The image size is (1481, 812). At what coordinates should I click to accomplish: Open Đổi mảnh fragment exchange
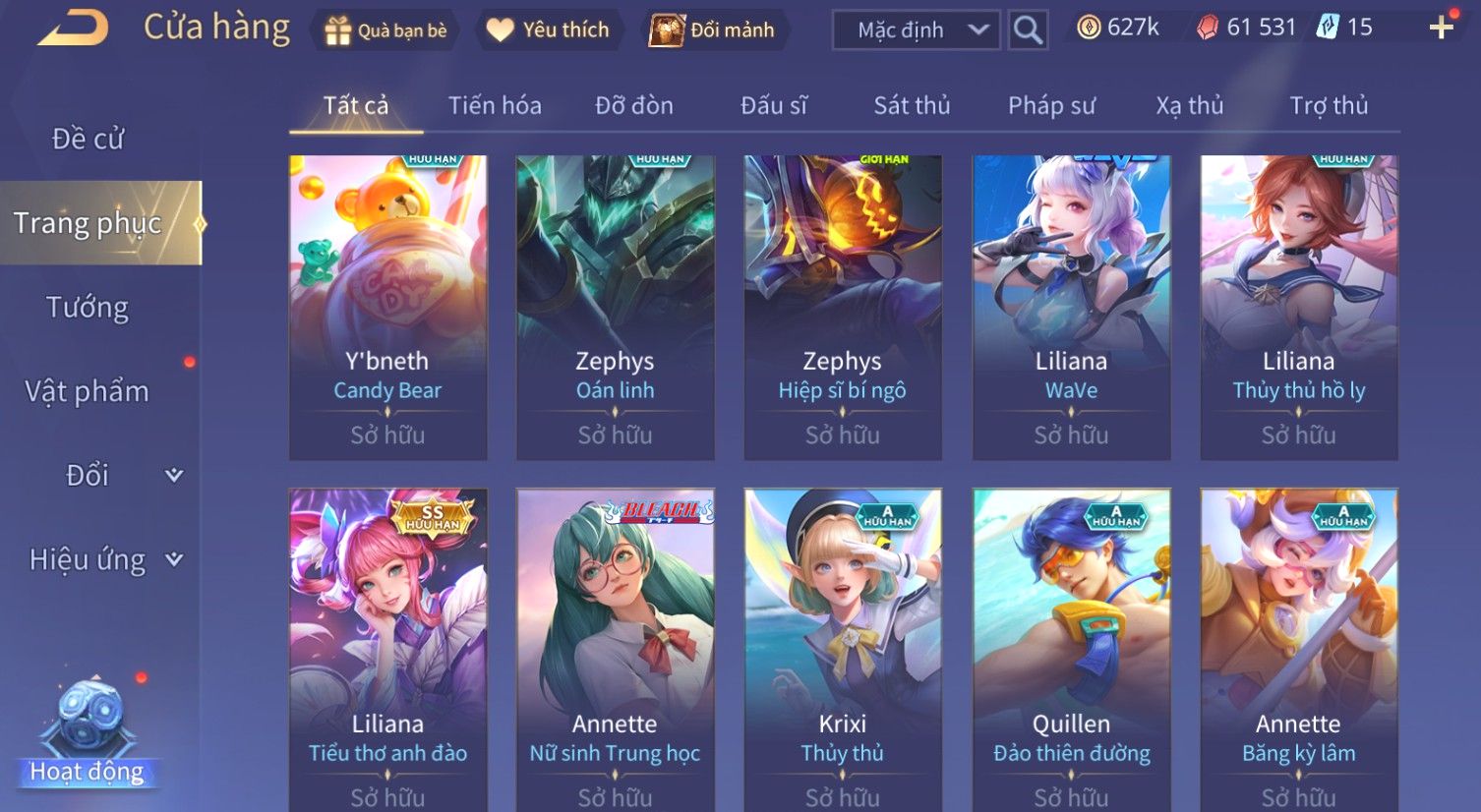(712, 30)
